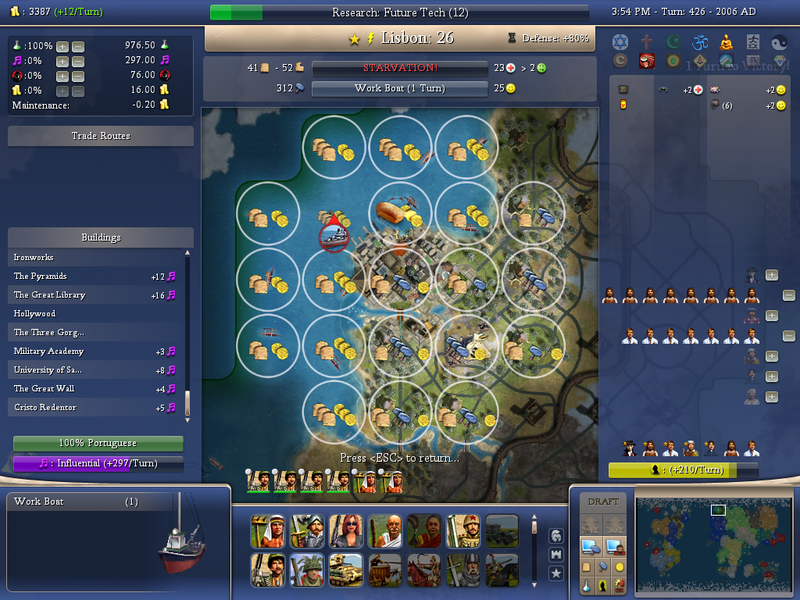Click the Hinduism Om religion icon
Screen dimensions: 800x600
click(697, 42)
